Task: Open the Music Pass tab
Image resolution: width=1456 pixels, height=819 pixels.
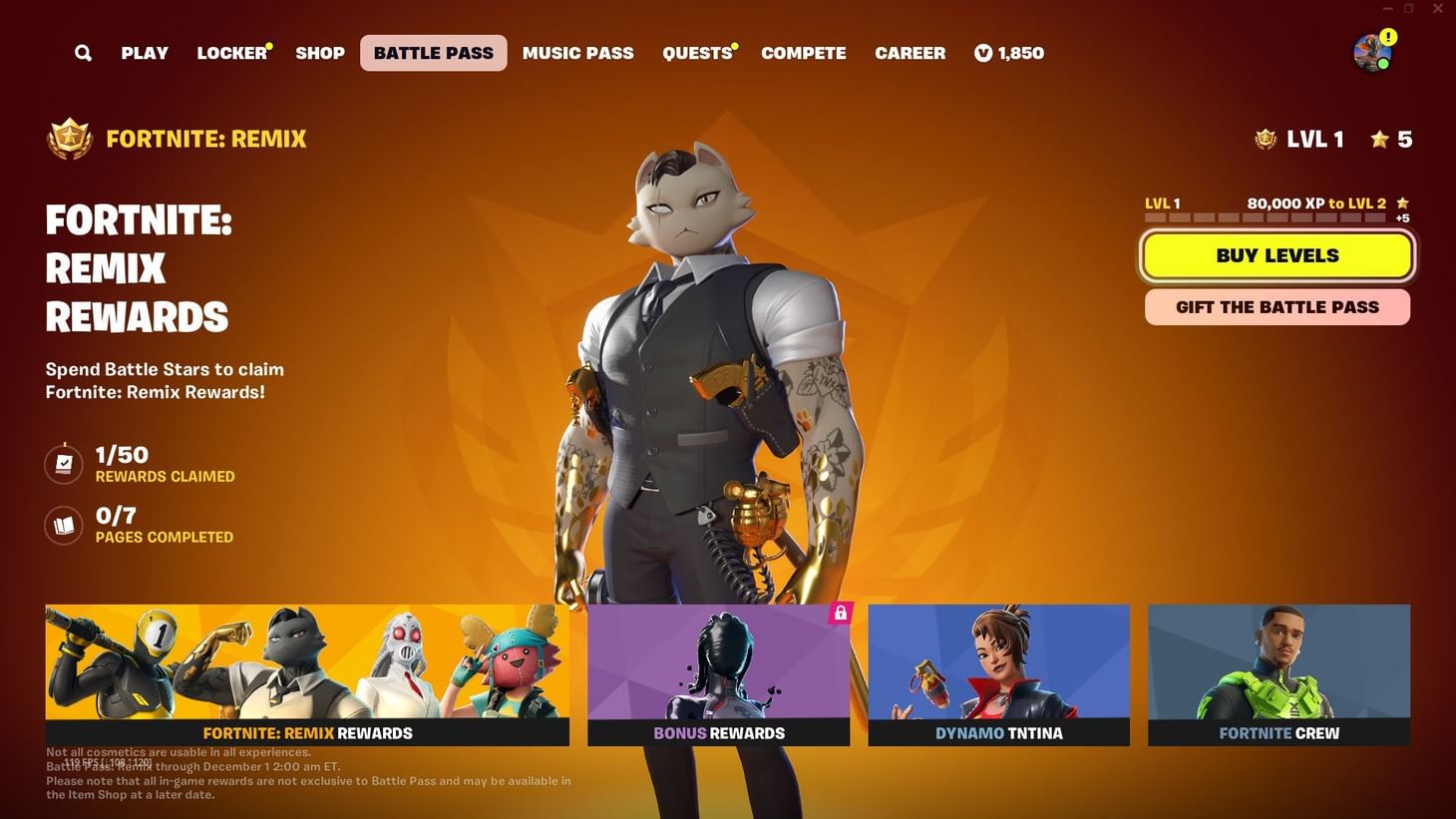Action: 577,52
